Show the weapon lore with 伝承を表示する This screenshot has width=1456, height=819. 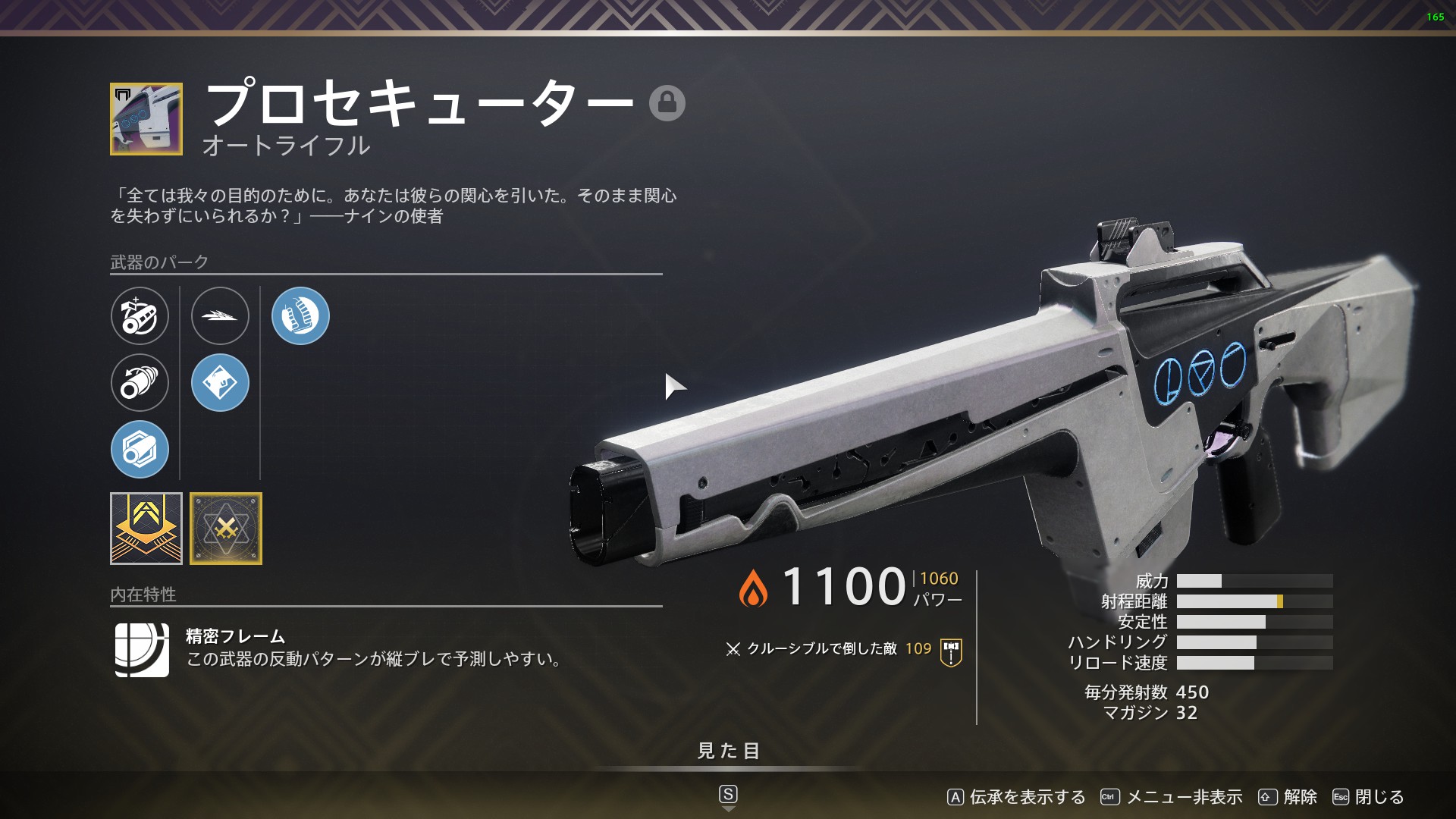[x=1016, y=797]
